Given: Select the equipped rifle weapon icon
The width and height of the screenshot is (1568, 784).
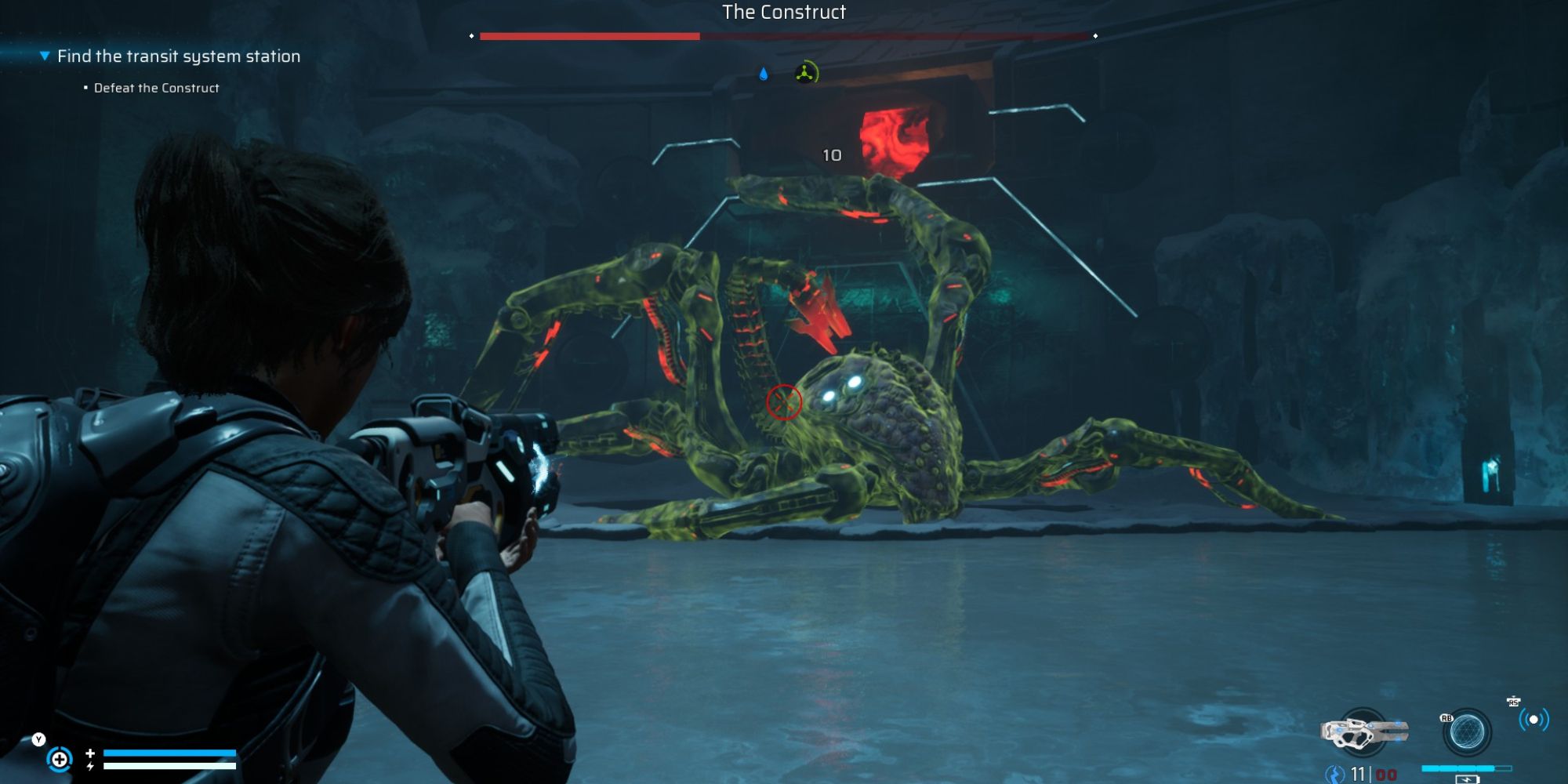Looking at the screenshot, I should (1364, 732).
